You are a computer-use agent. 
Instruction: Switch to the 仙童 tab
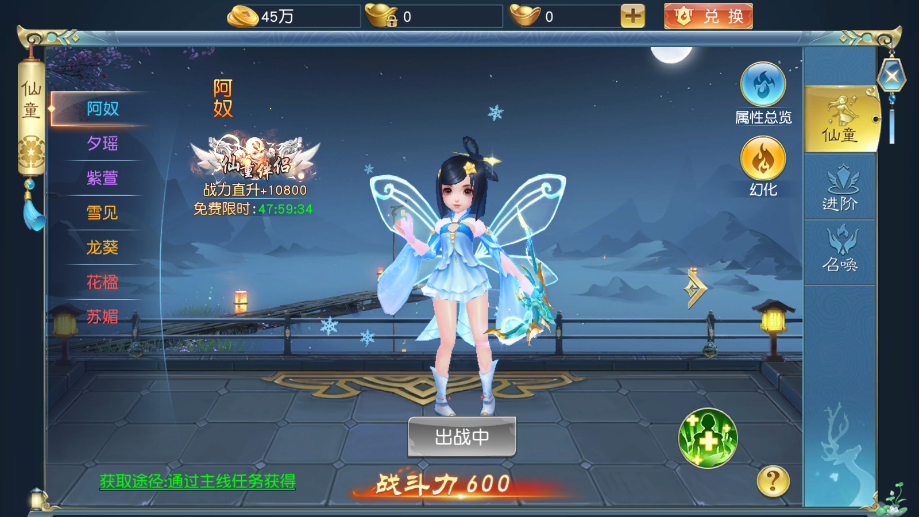pyautogui.click(x=840, y=119)
